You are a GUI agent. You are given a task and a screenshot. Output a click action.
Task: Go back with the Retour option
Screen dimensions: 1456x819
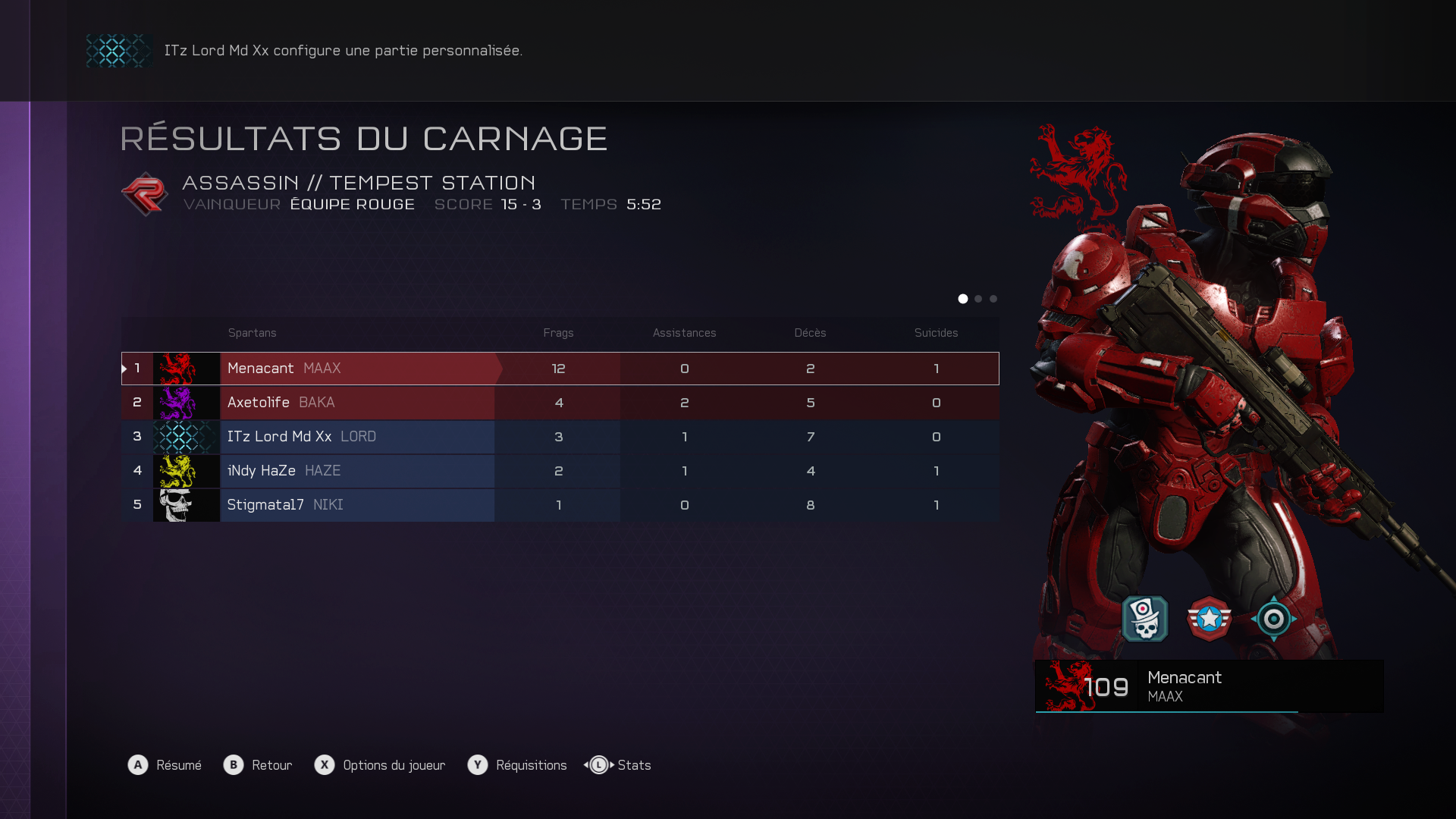259,765
